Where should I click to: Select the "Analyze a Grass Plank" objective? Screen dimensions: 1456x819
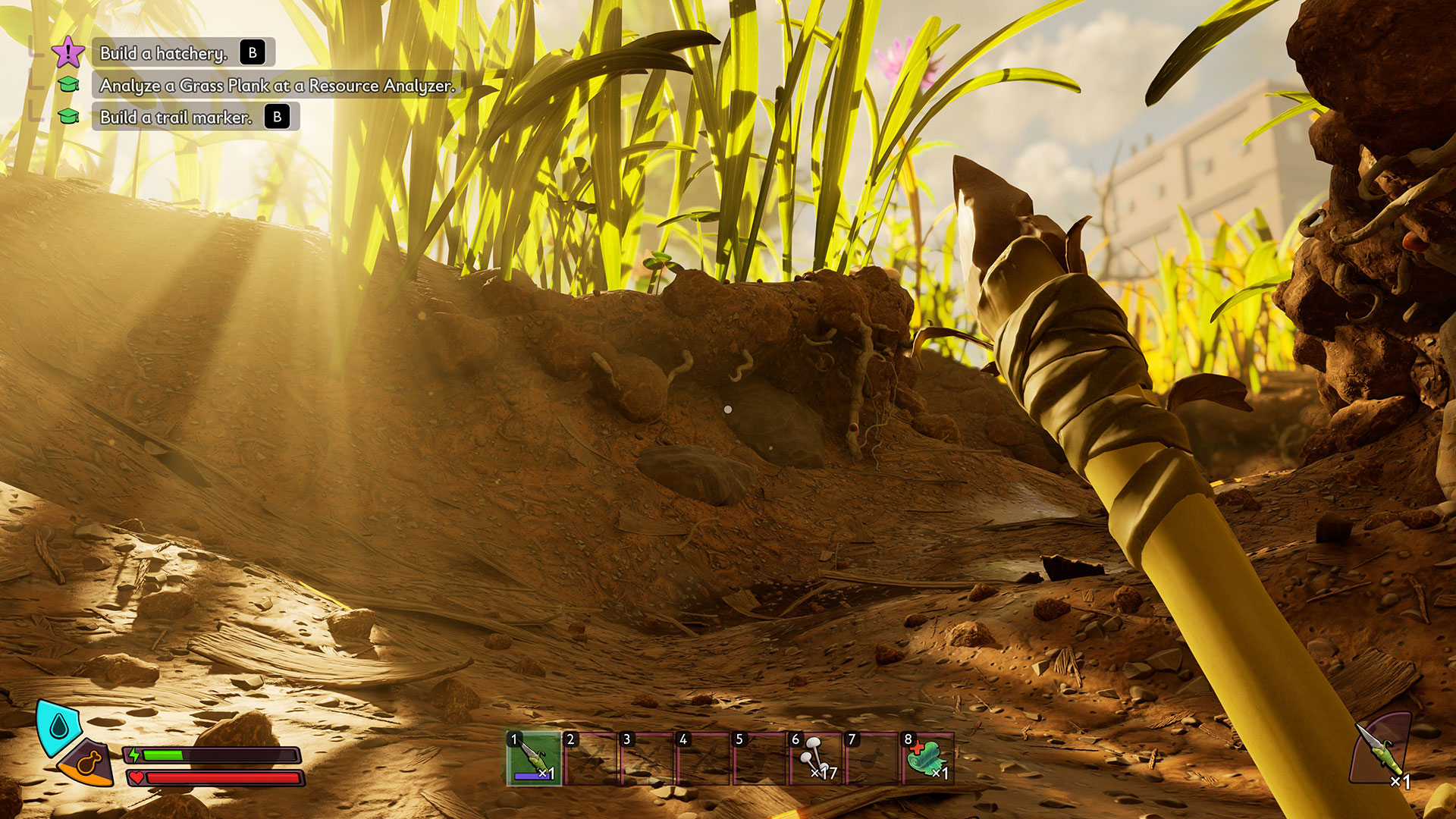pos(278,86)
